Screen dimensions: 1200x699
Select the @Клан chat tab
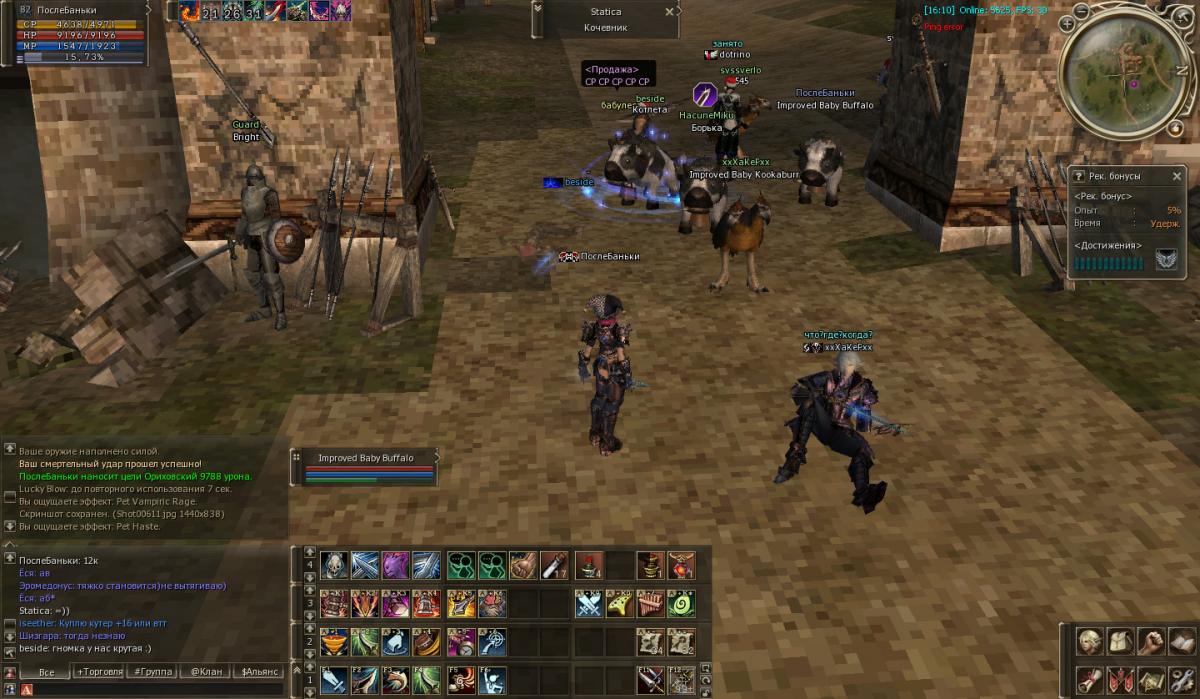(x=205, y=671)
